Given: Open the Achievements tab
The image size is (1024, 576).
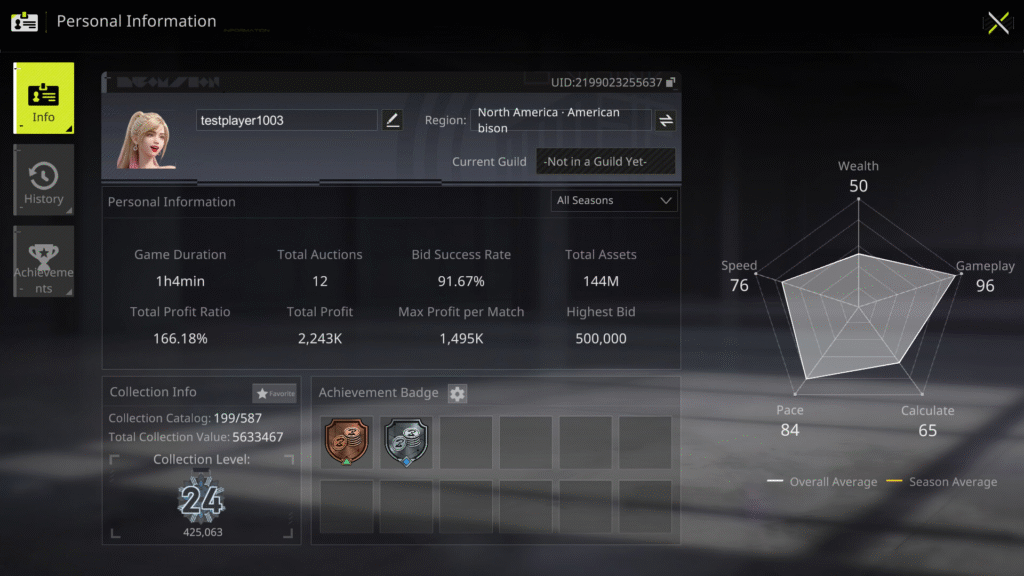Looking at the screenshot, I should [x=43, y=262].
